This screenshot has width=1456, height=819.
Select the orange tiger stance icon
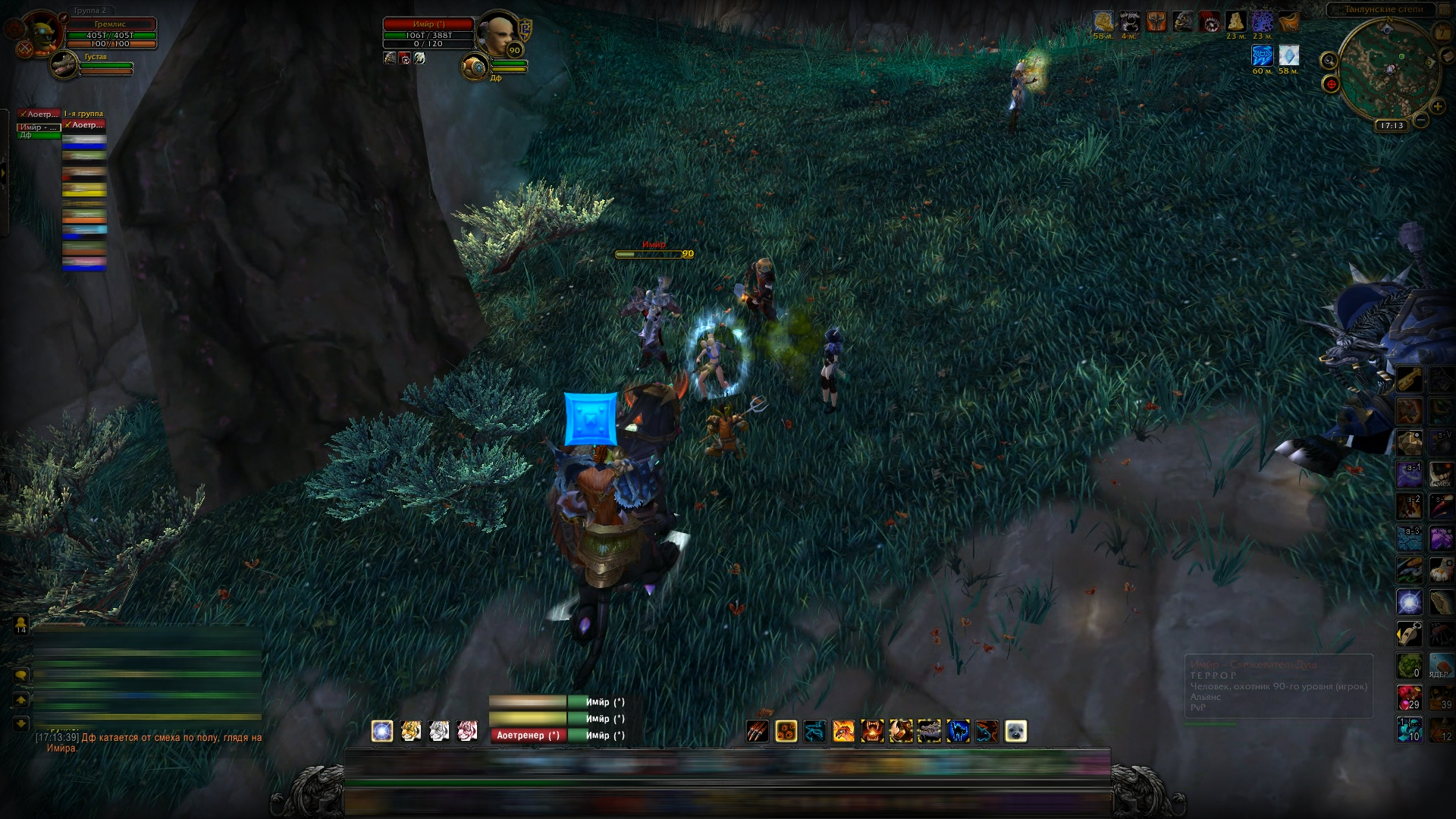tap(411, 731)
